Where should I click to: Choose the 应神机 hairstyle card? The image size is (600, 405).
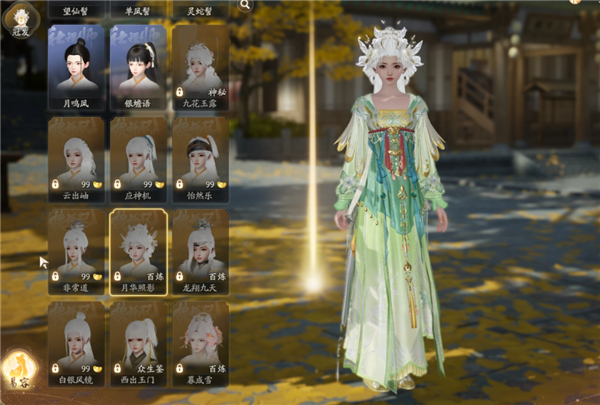(138, 157)
